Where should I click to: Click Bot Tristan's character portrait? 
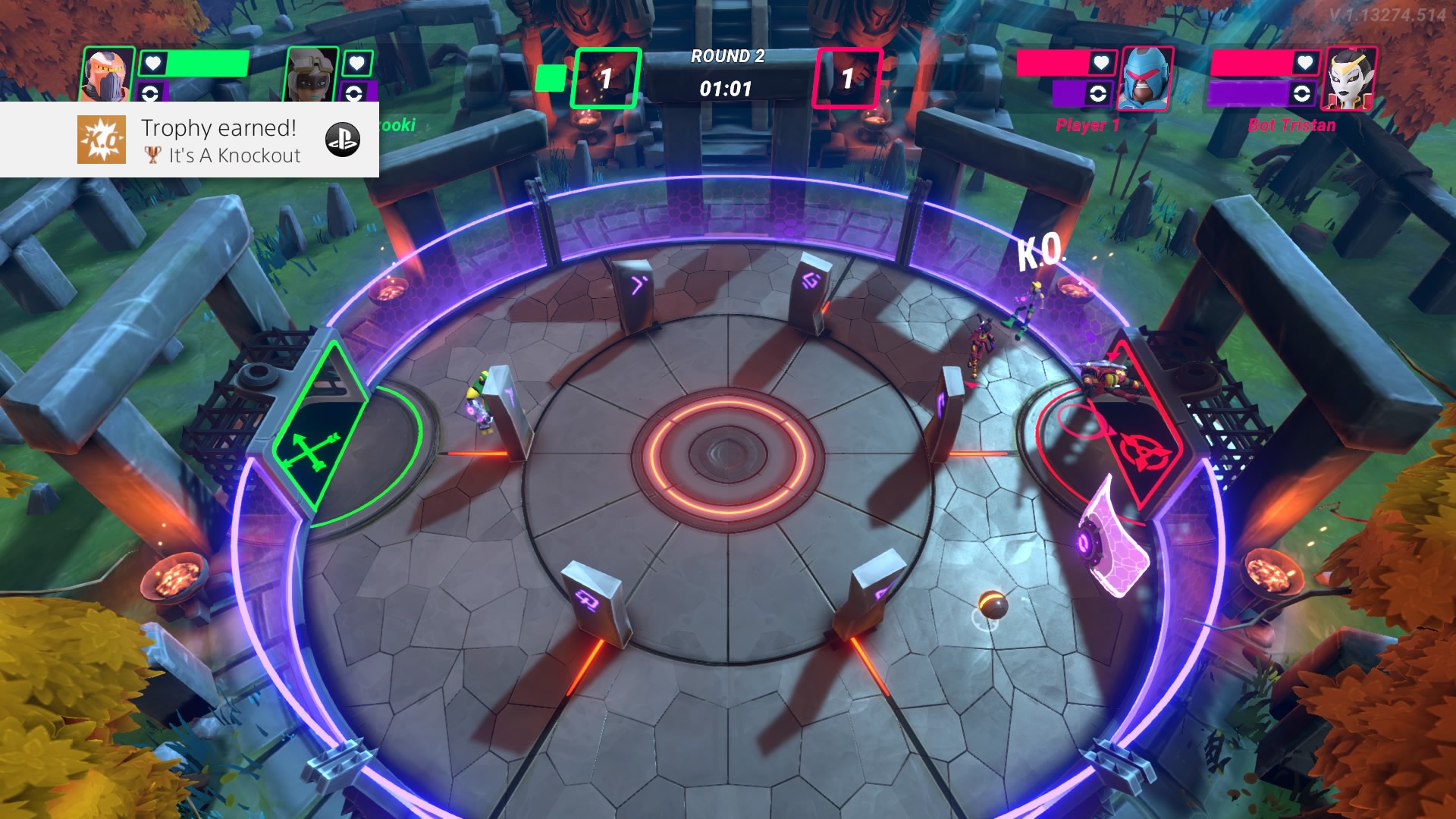tap(1350, 78)
